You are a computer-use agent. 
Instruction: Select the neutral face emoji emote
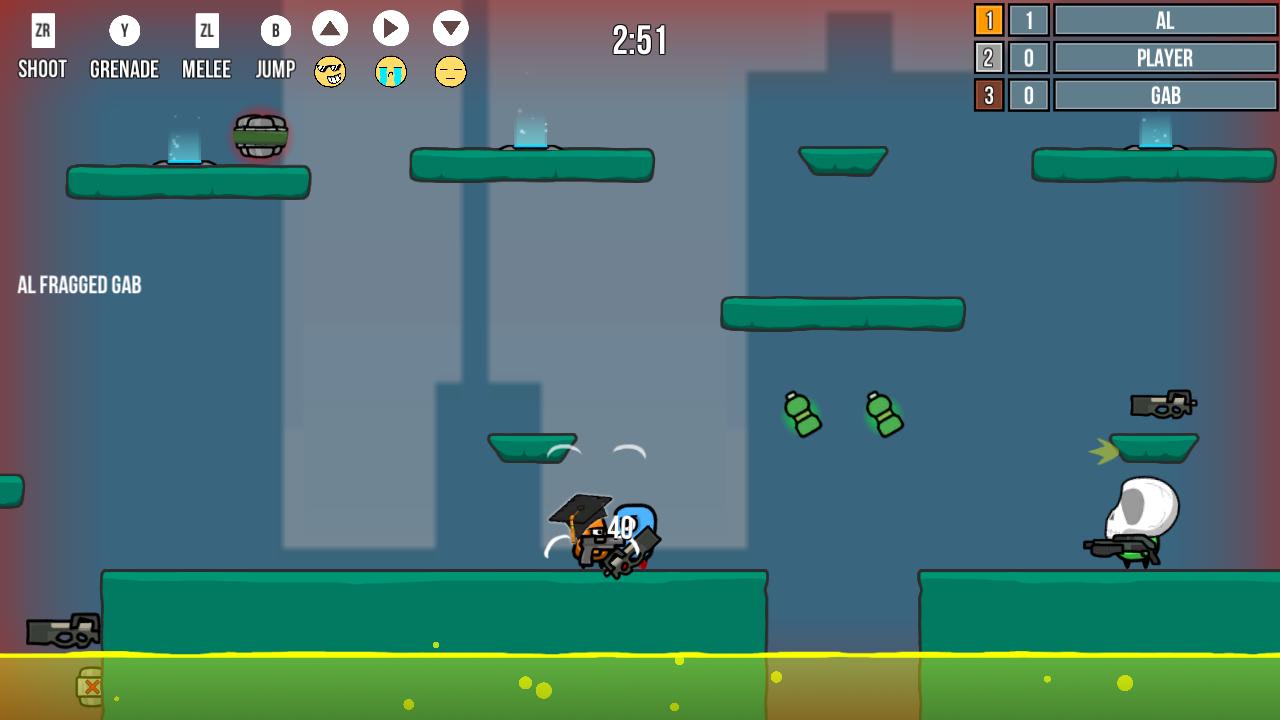coord(450,71)
